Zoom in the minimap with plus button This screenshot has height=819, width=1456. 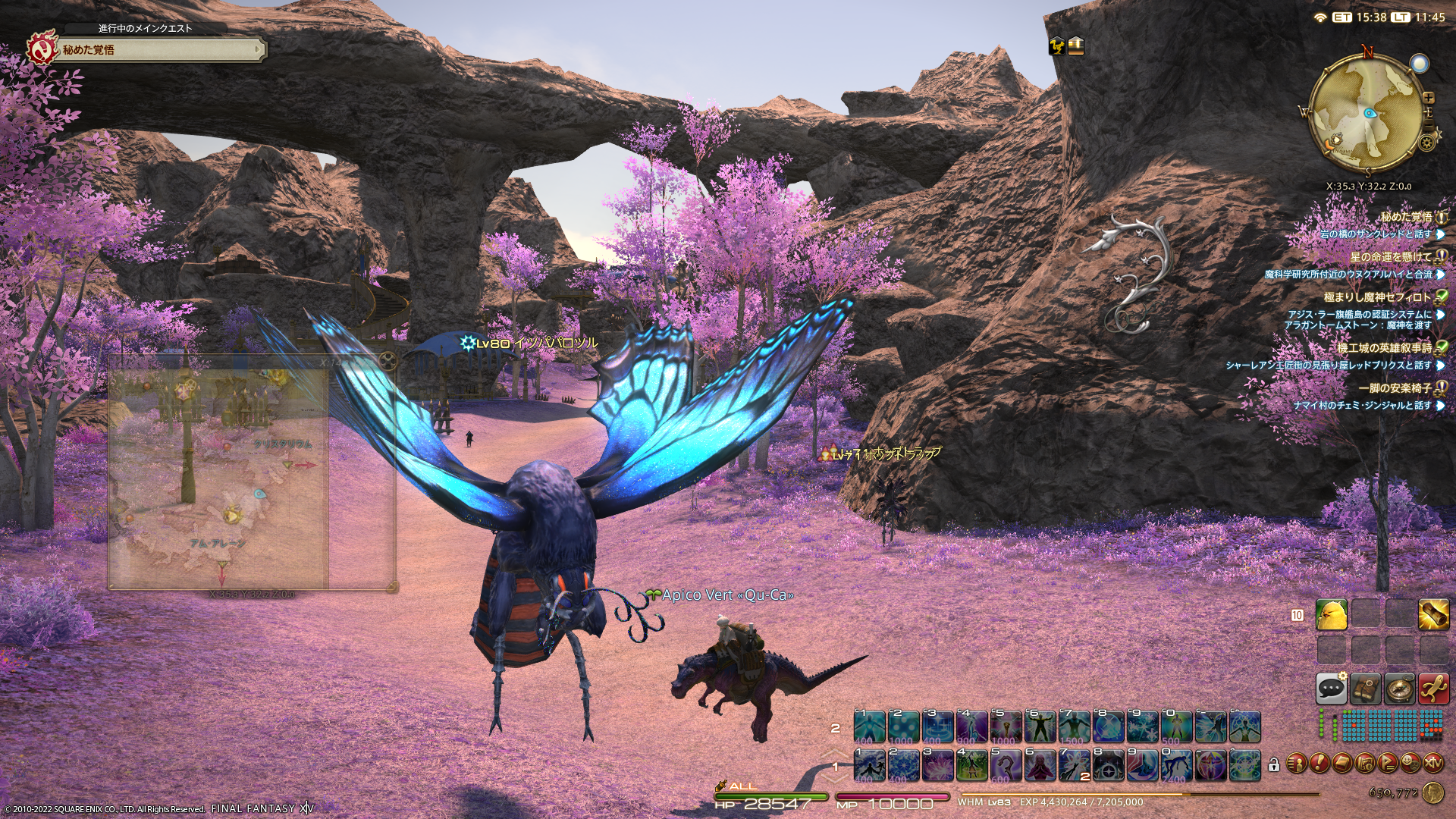point(1429,97)
